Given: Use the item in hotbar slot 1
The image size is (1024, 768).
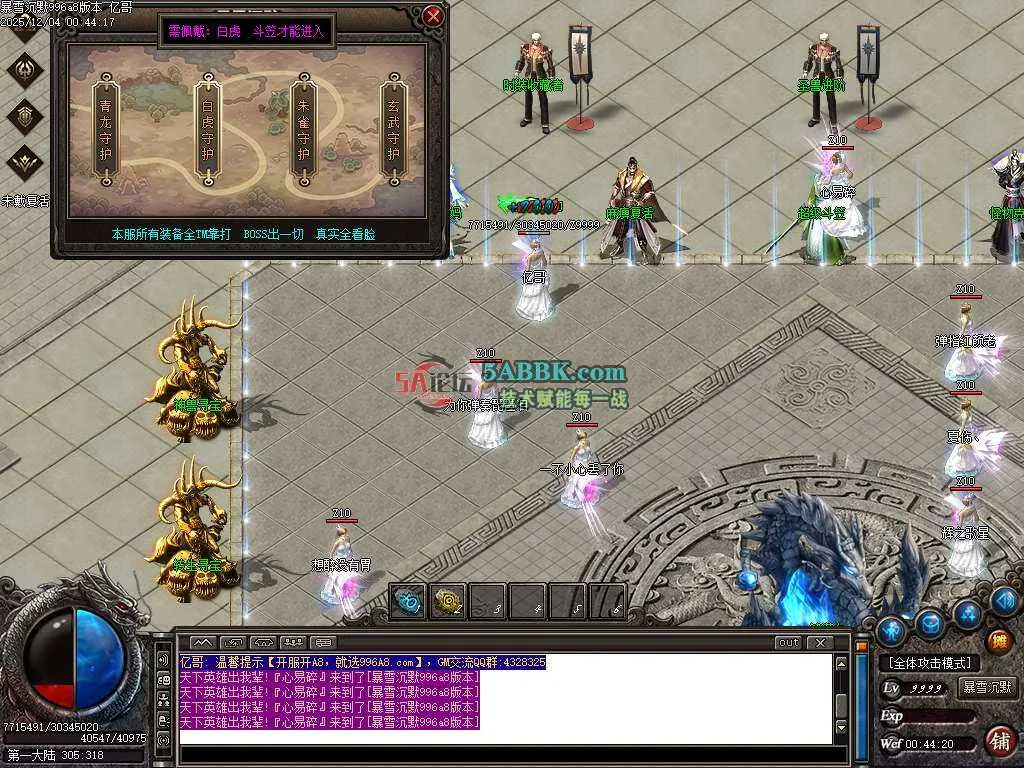Looking at the screenshot, I should click(x=407, y=601).
